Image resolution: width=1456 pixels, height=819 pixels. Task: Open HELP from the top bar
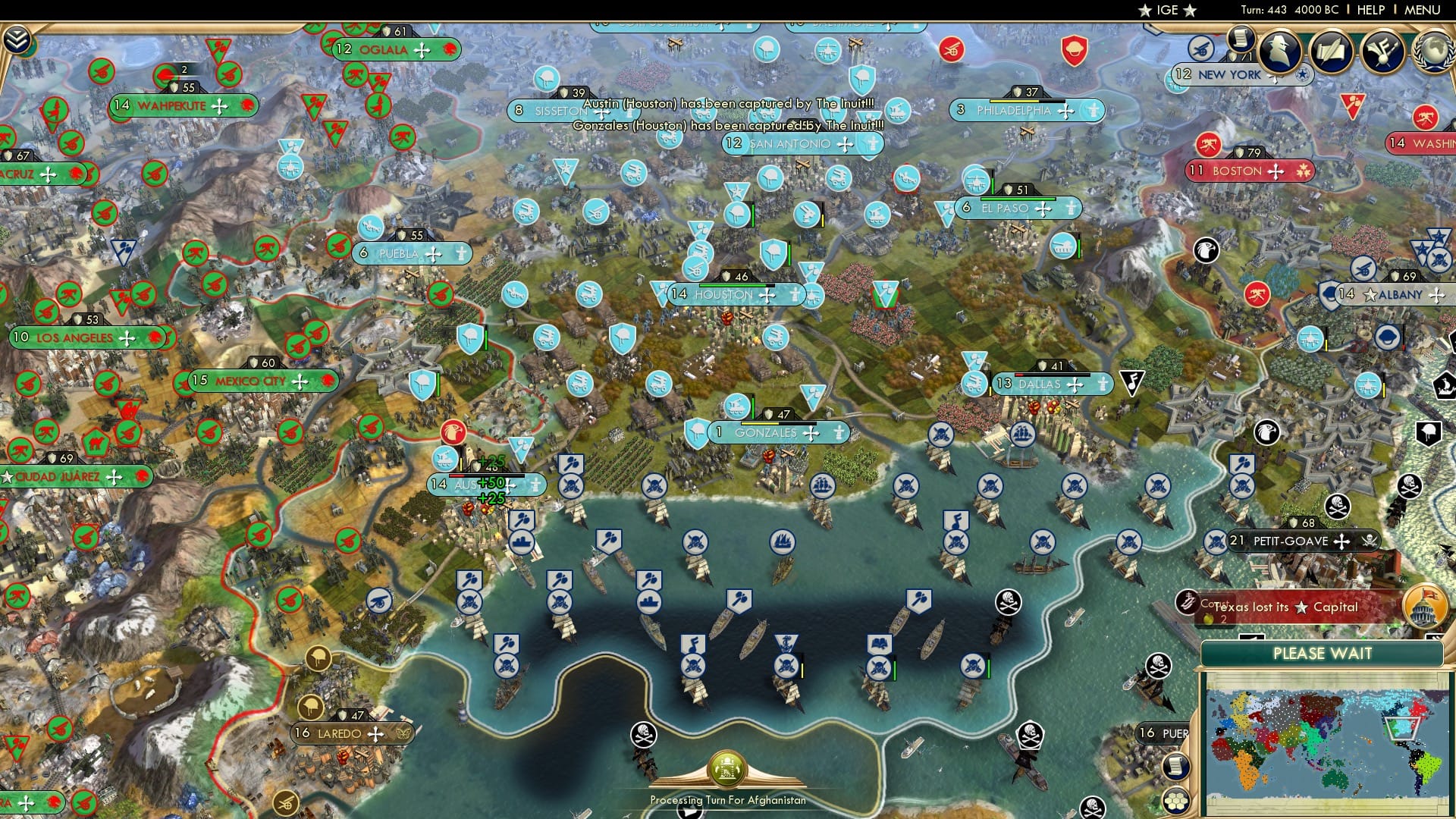click(x=1370, y=11)
